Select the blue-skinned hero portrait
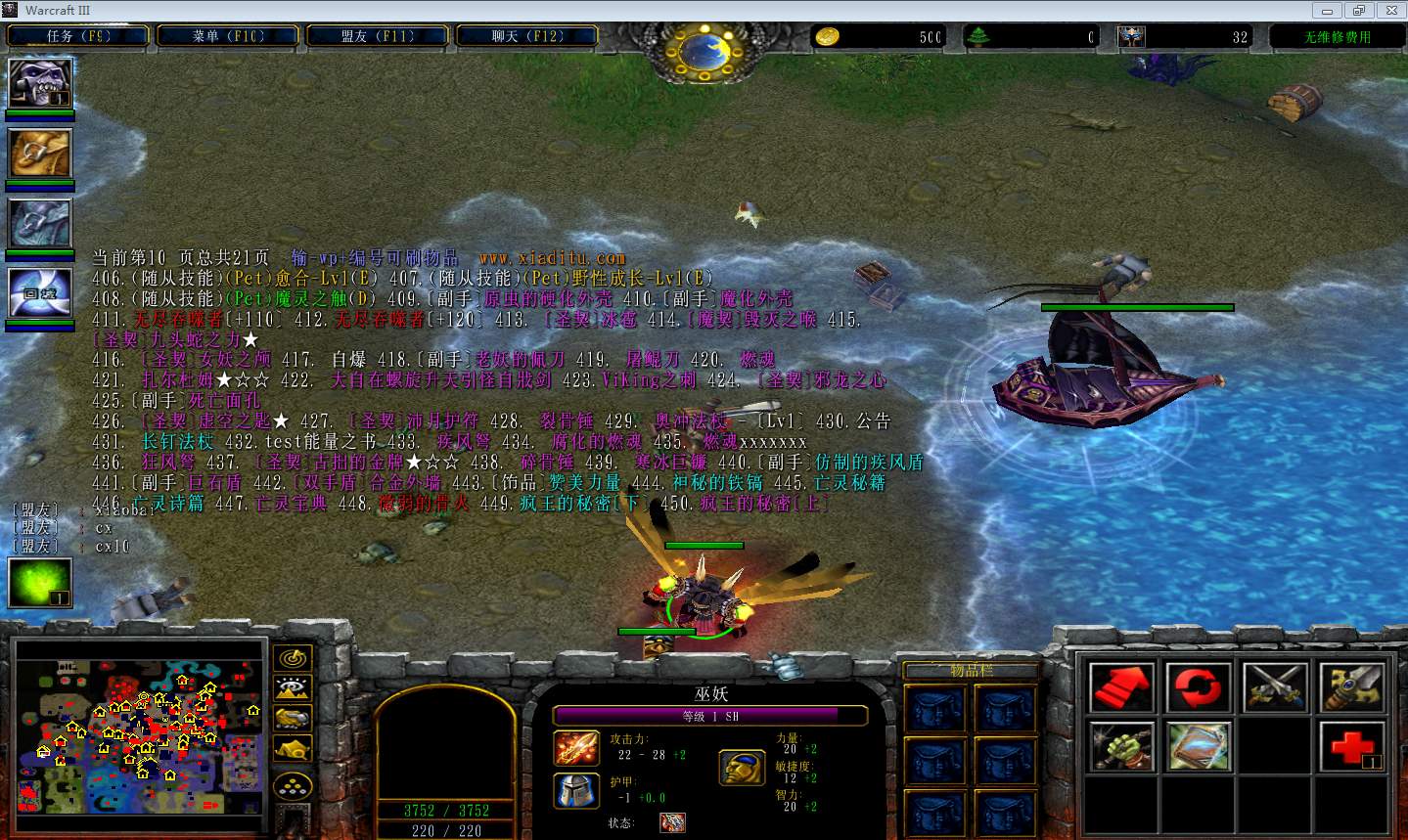Screen dimensions: 1408x840 click(x=40, y=223)
